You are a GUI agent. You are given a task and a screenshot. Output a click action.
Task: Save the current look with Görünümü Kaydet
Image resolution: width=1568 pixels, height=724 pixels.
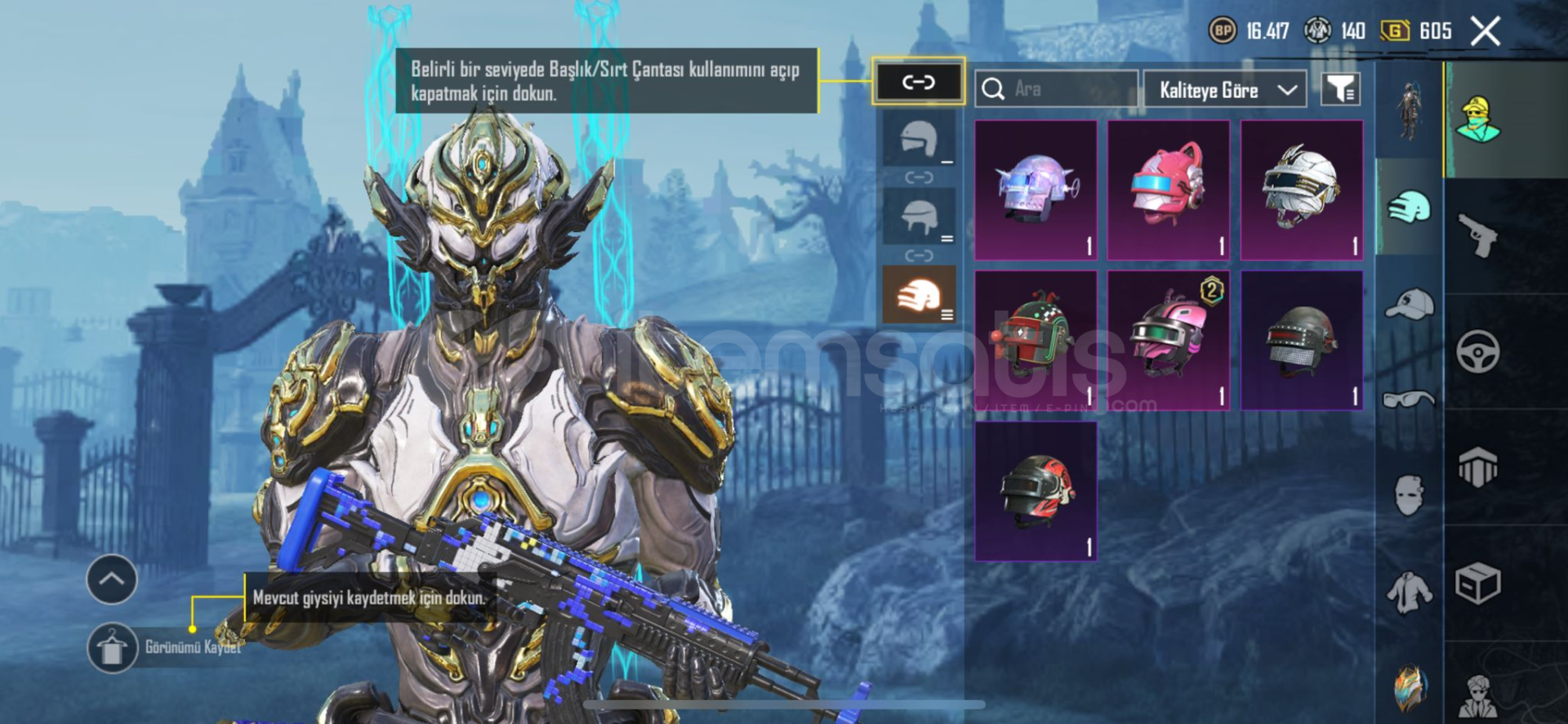[113, 648]
